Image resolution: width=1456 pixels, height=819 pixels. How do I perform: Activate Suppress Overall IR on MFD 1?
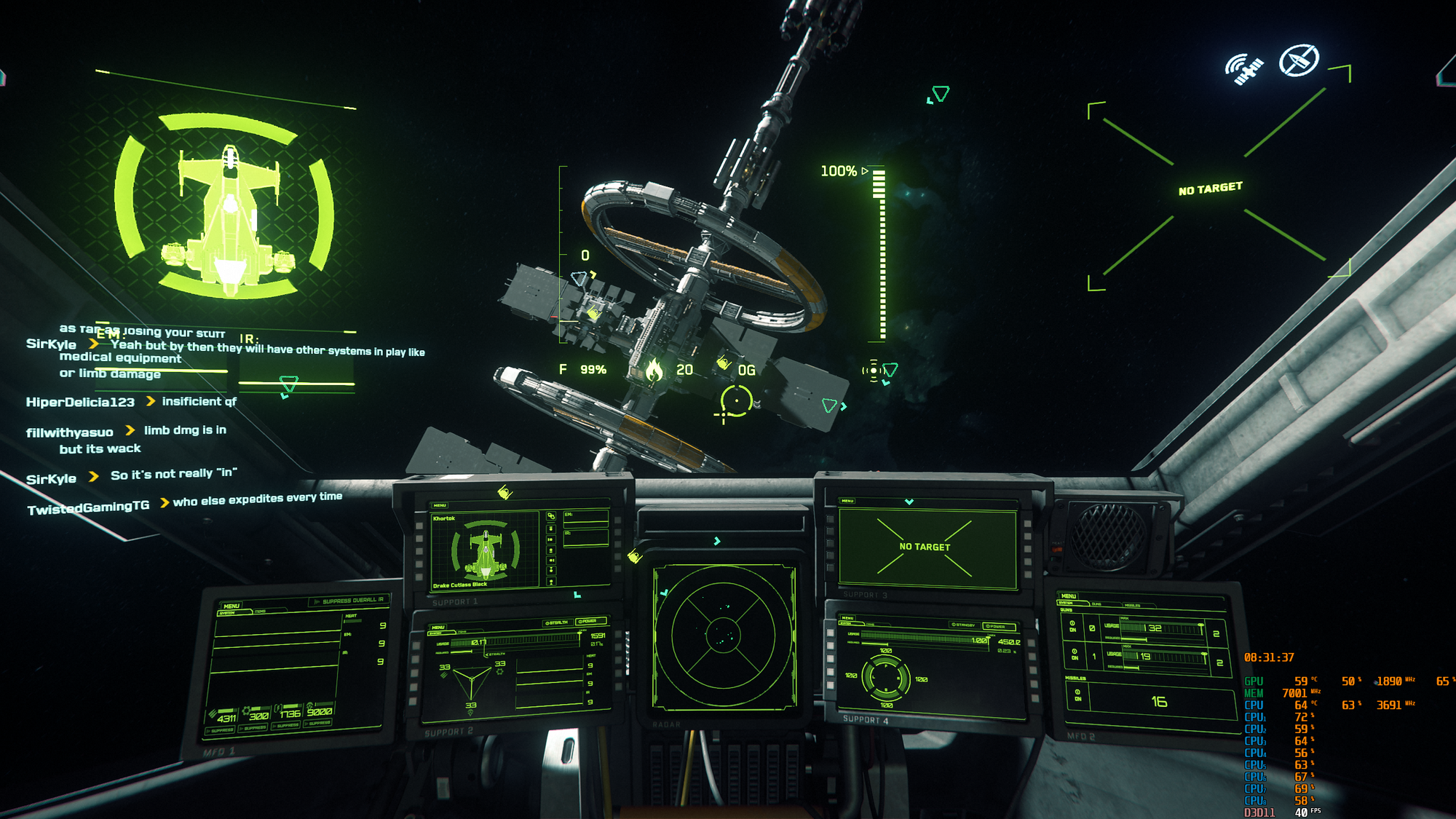point(349,601)
